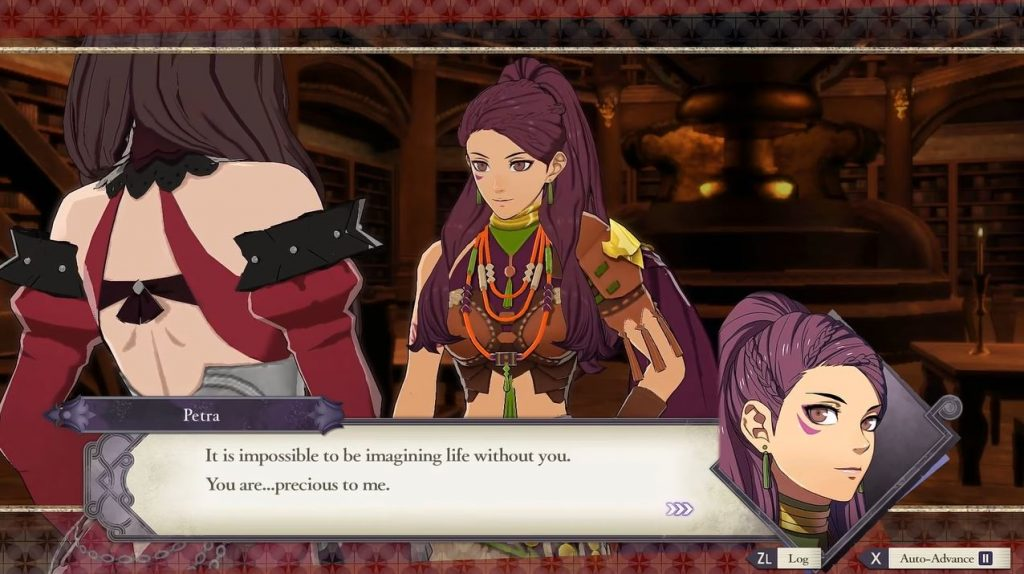Open the dialogue Log
Image resolution: width=1024 pixels, height=574 pixels.
(785, 558)
